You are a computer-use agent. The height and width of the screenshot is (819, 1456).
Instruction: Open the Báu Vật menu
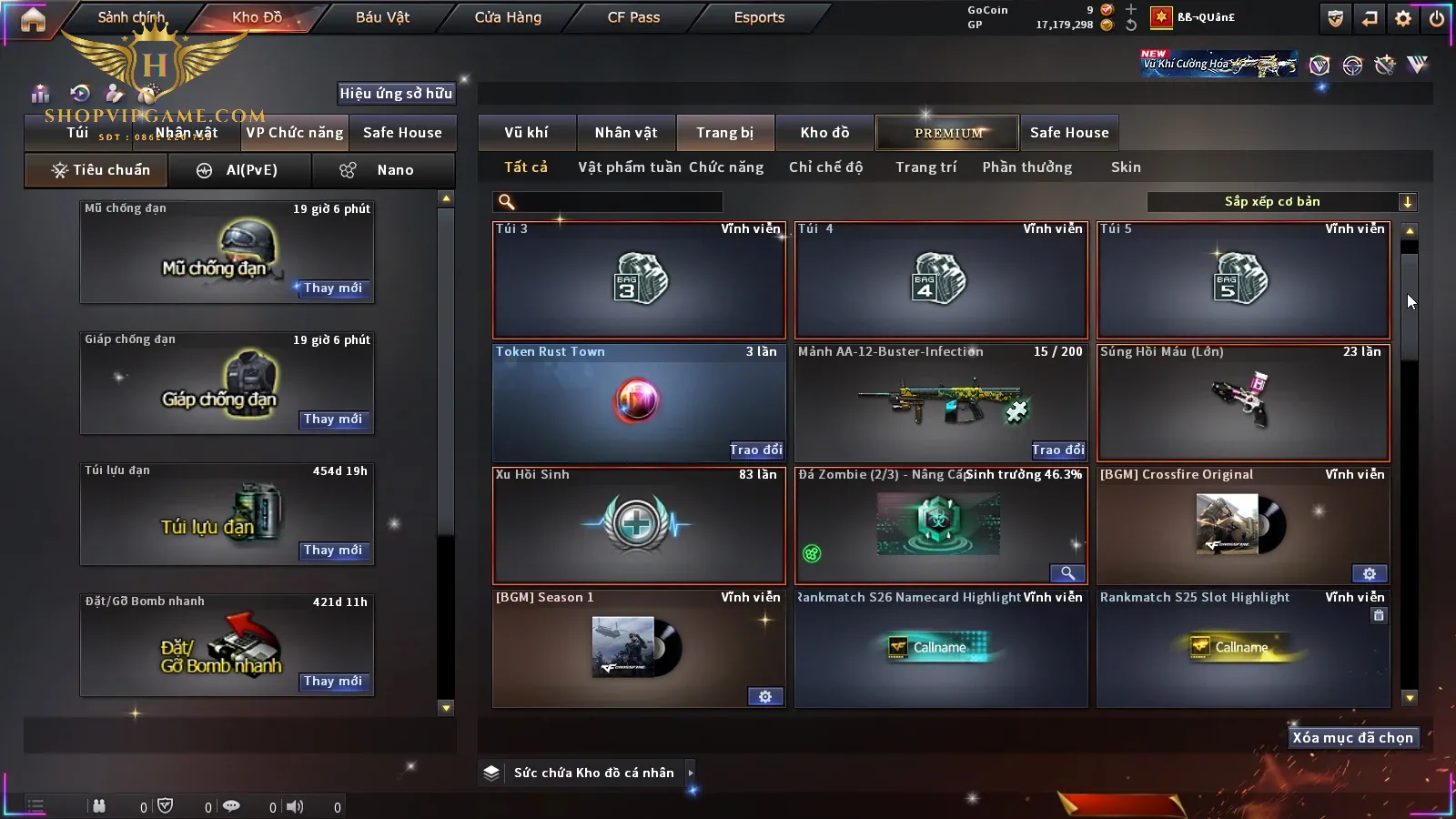tap(382, 17)
